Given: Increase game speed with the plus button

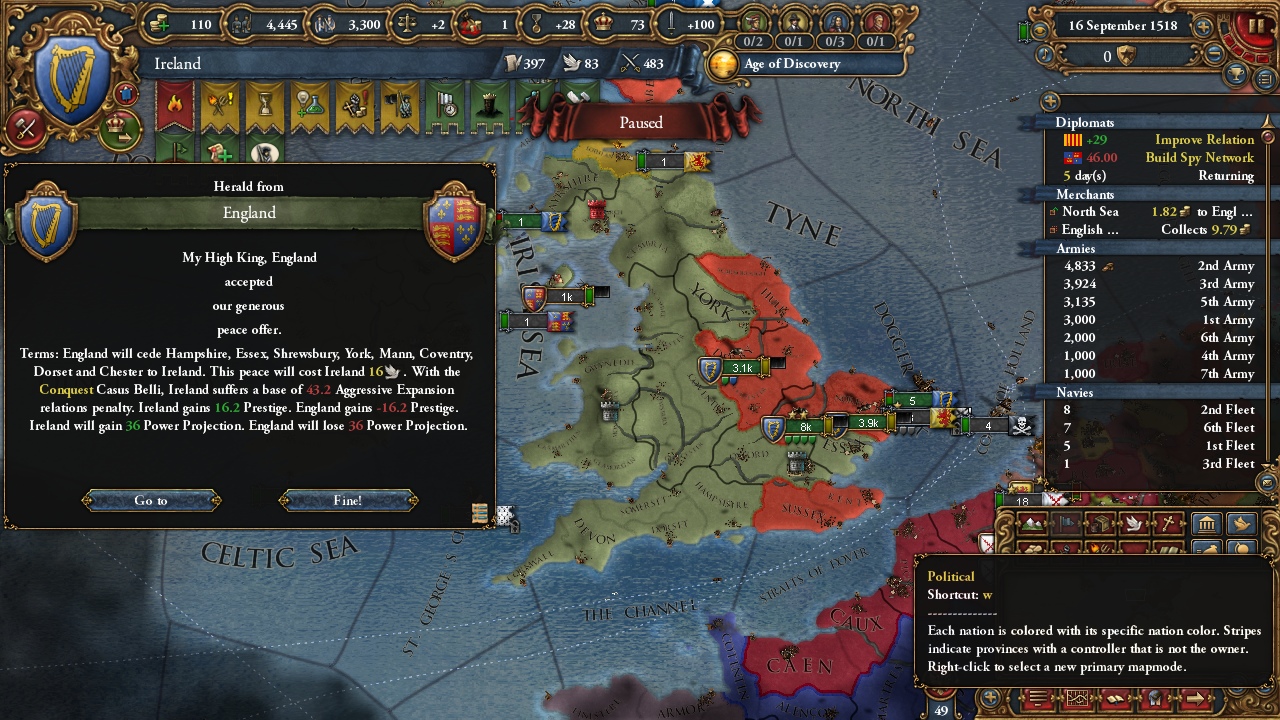Looking at the screenshot, I should [1204, 27].
